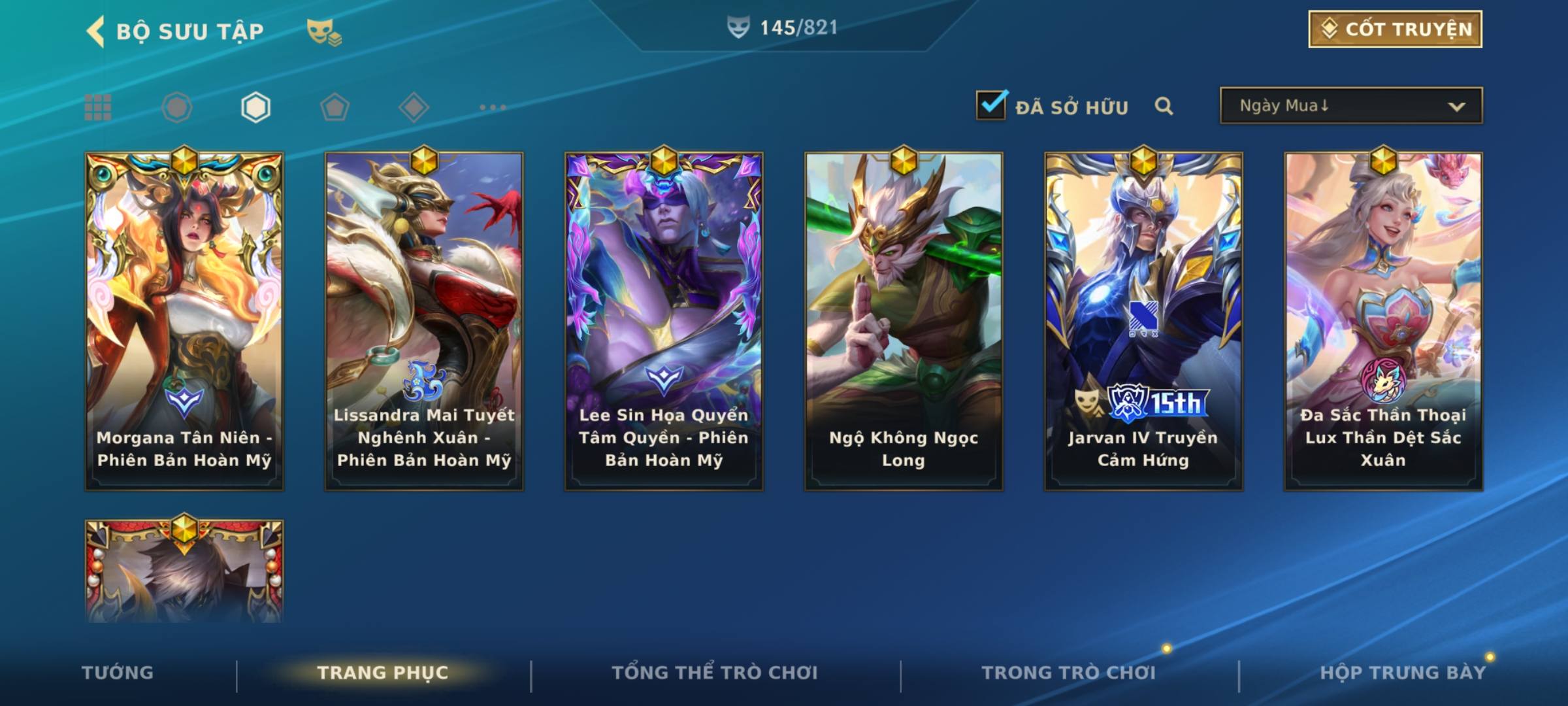Click the mask and coins icon
Image resolution: width=1568 pixels, height=706 pixels.
324,31
